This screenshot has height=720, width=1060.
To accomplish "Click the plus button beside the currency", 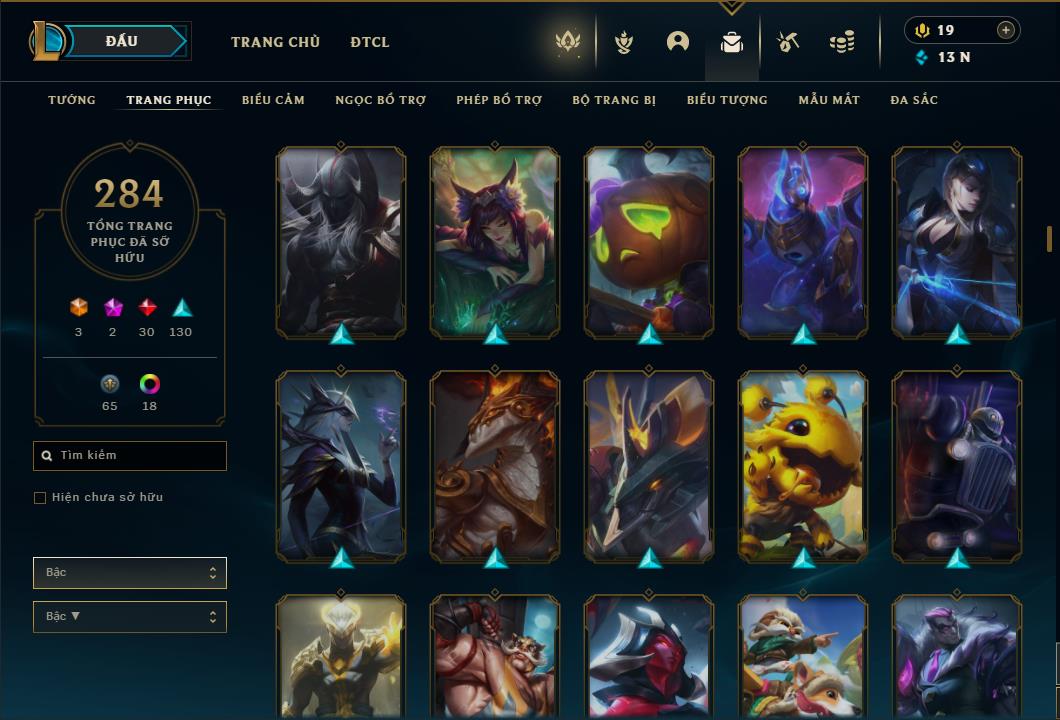I will [1006, 30].
